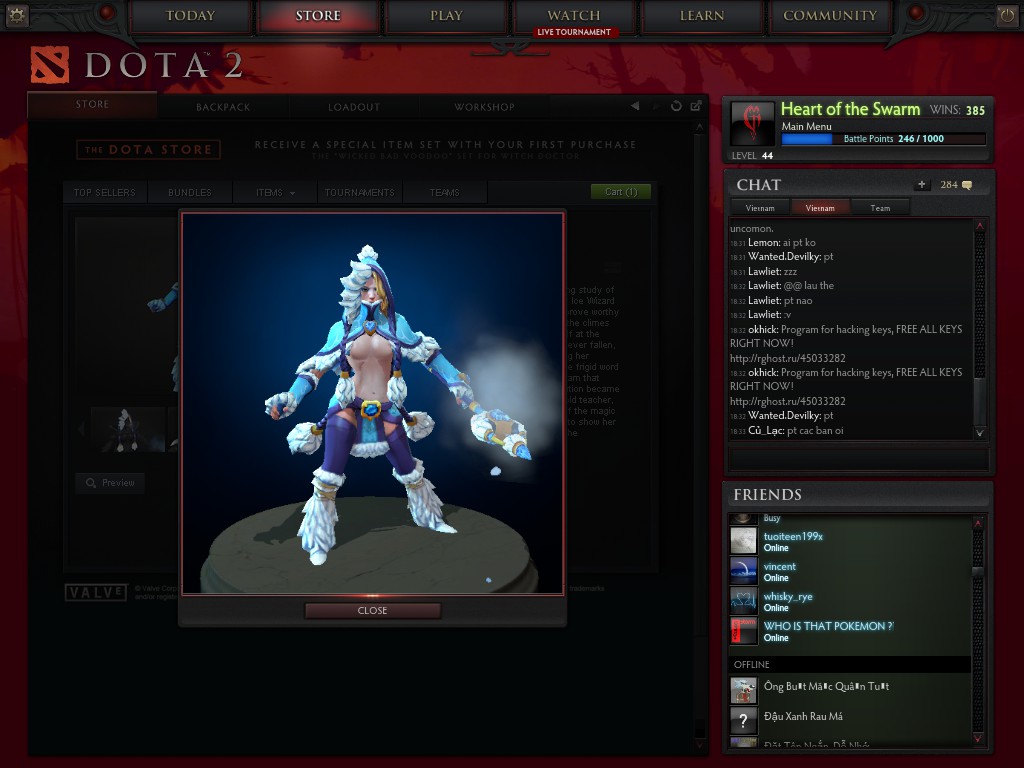The image size is (1024, 768).
Task: Switch to the Backpack tab
Action: (223, 107)
